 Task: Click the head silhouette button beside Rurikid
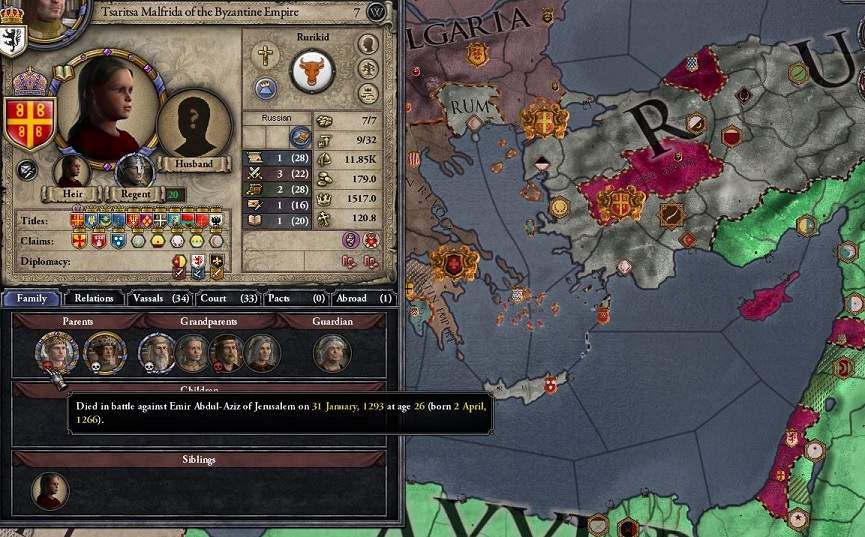pos(368,45)
